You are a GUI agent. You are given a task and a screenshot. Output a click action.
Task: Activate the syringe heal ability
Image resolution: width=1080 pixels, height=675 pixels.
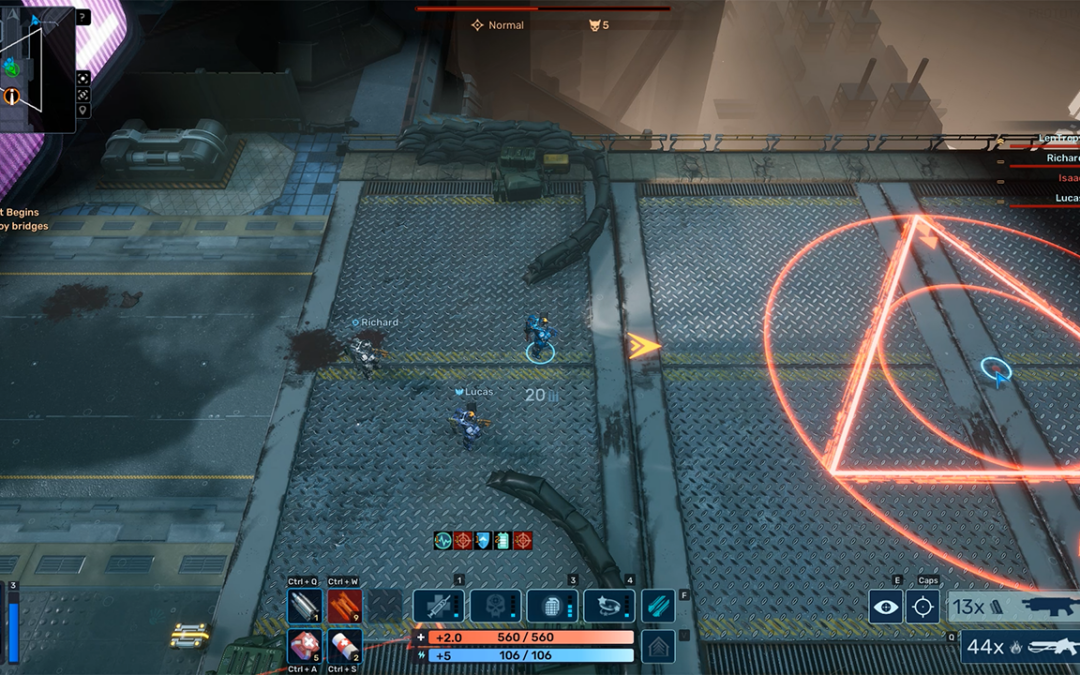click(x=438, y=606)
